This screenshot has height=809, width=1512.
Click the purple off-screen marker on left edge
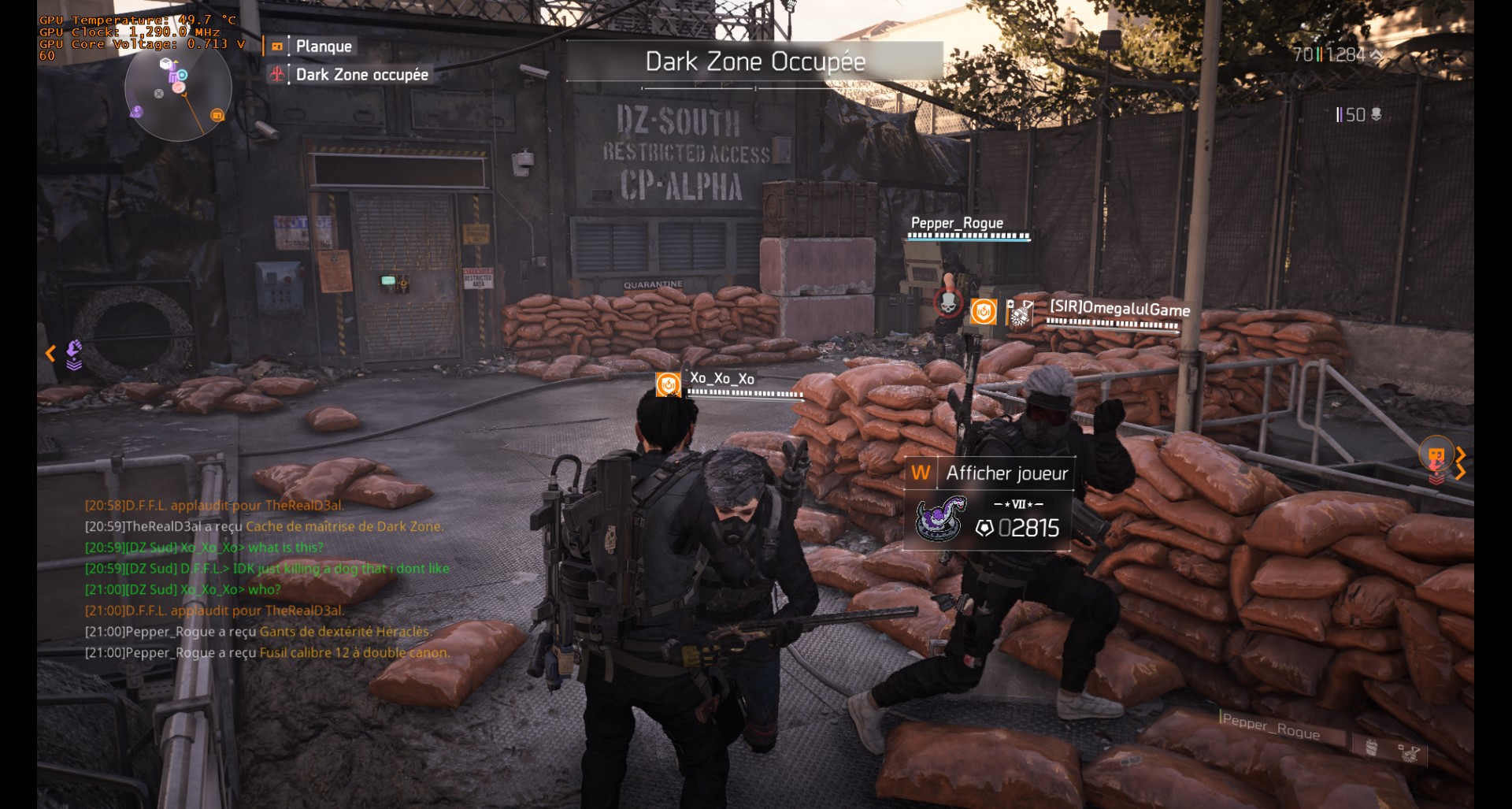click(73, 354)
